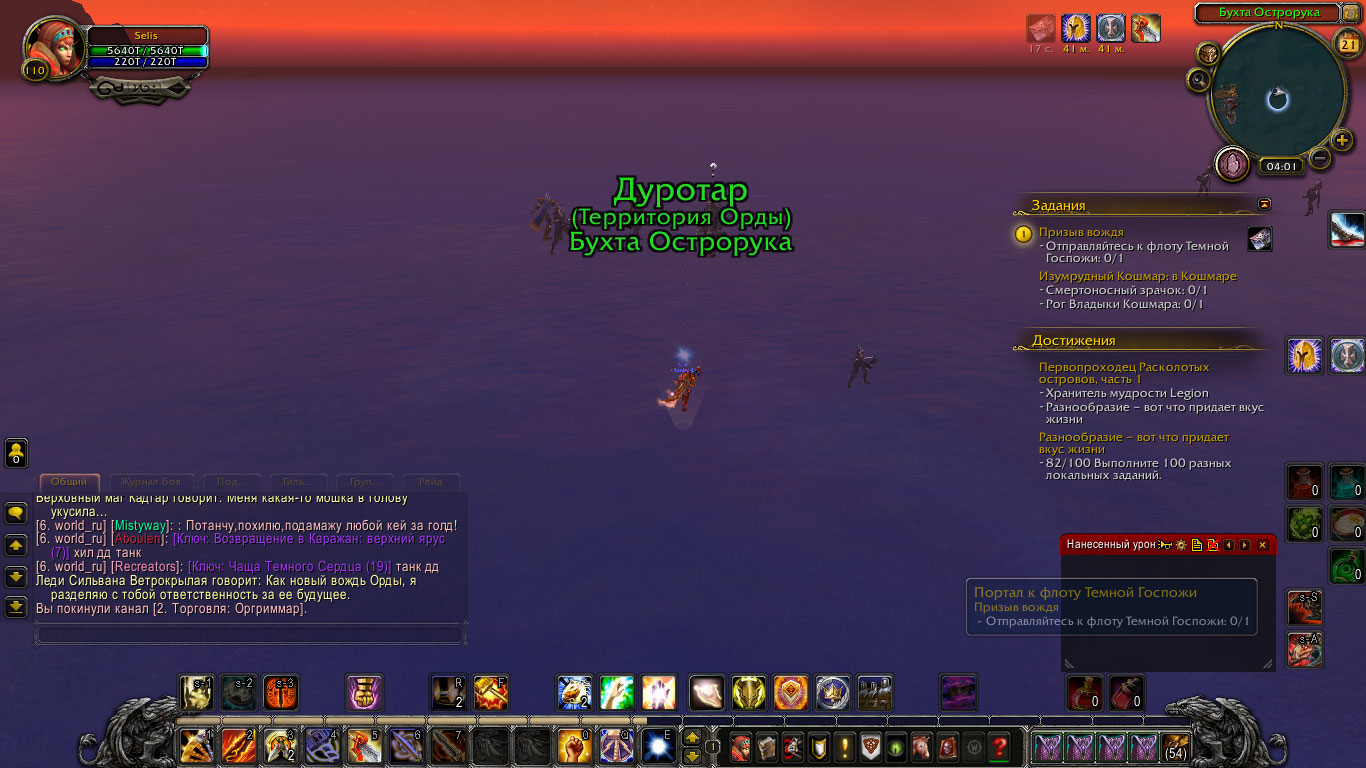Screen dimensions: 1366x768
Task: Page the action bar up
Action: (x=691, y=738)
